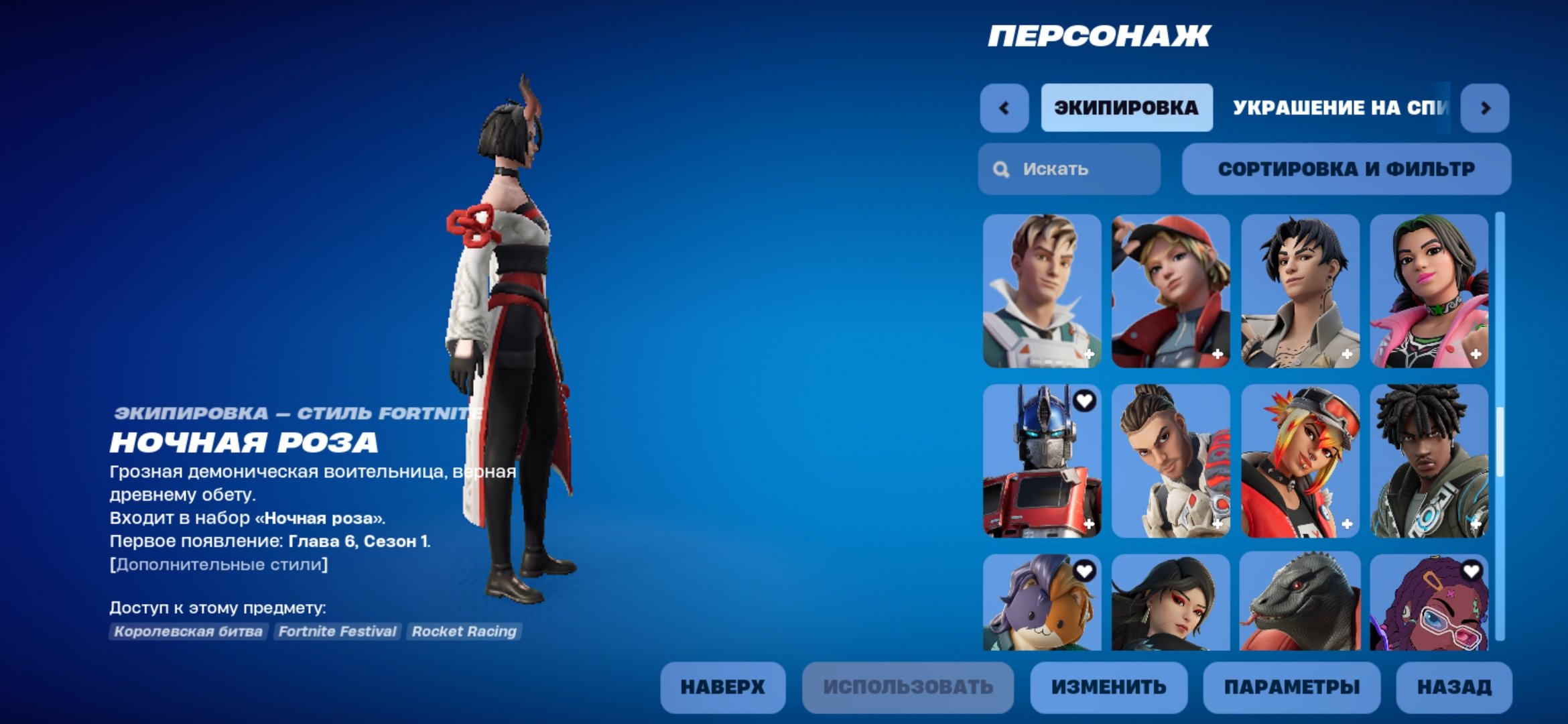Click the search magnifier icon

click(x=1000, y=169)
